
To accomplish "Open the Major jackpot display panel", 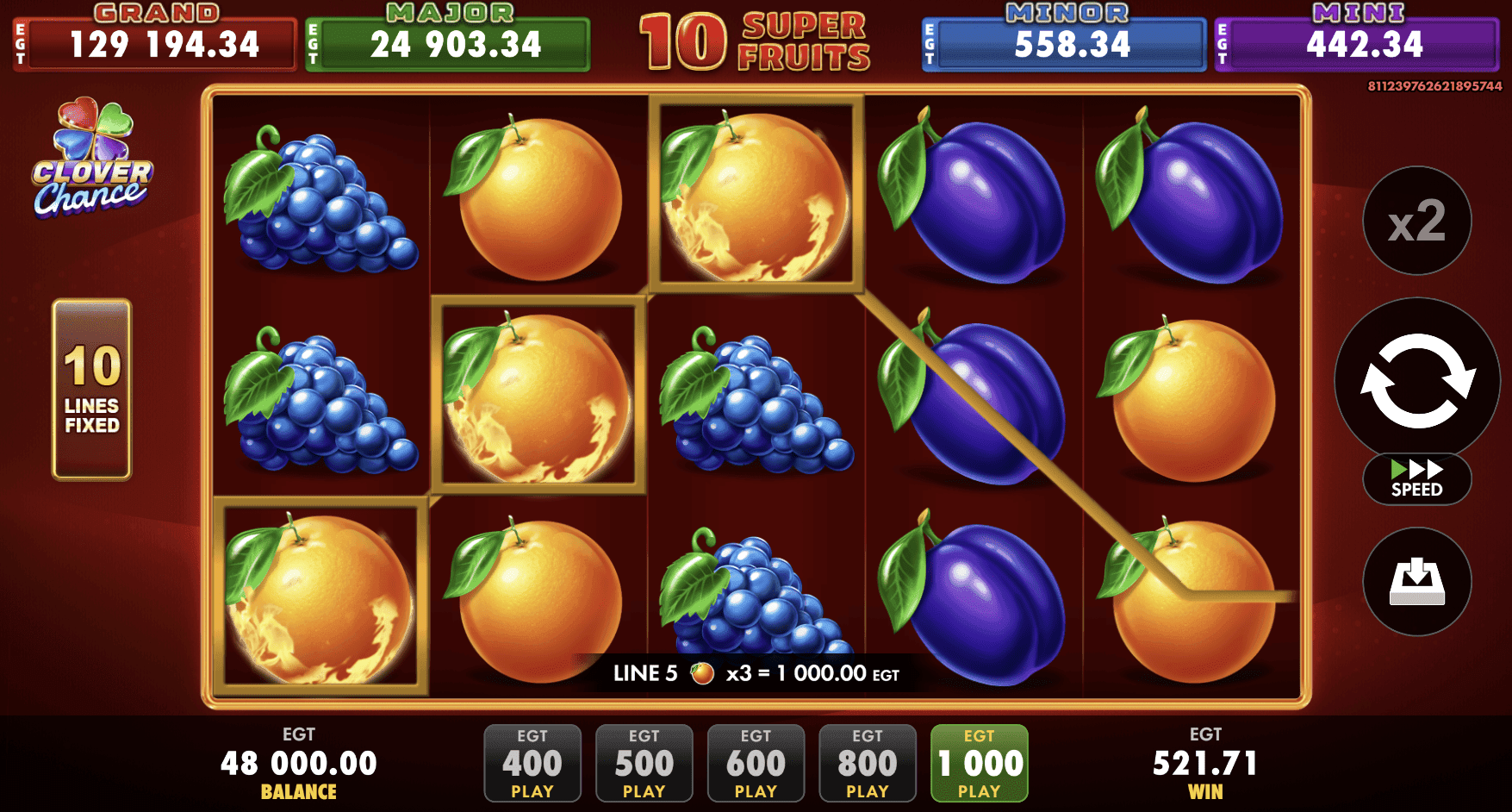I will 446,45.
